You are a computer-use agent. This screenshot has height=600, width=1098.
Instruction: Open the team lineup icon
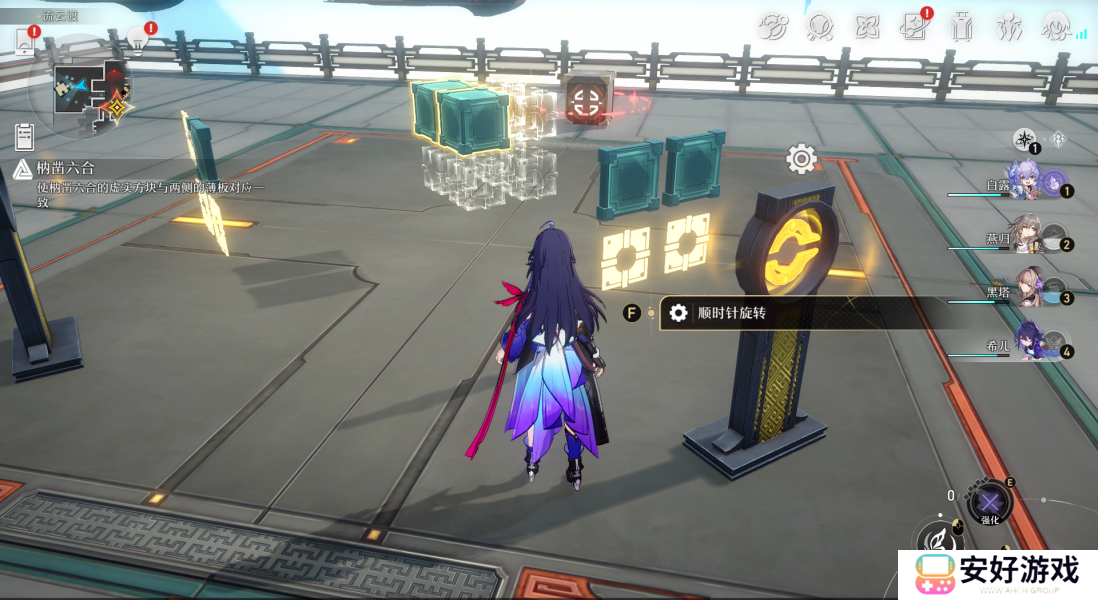pyautogui.click(x=1008, y=27)
